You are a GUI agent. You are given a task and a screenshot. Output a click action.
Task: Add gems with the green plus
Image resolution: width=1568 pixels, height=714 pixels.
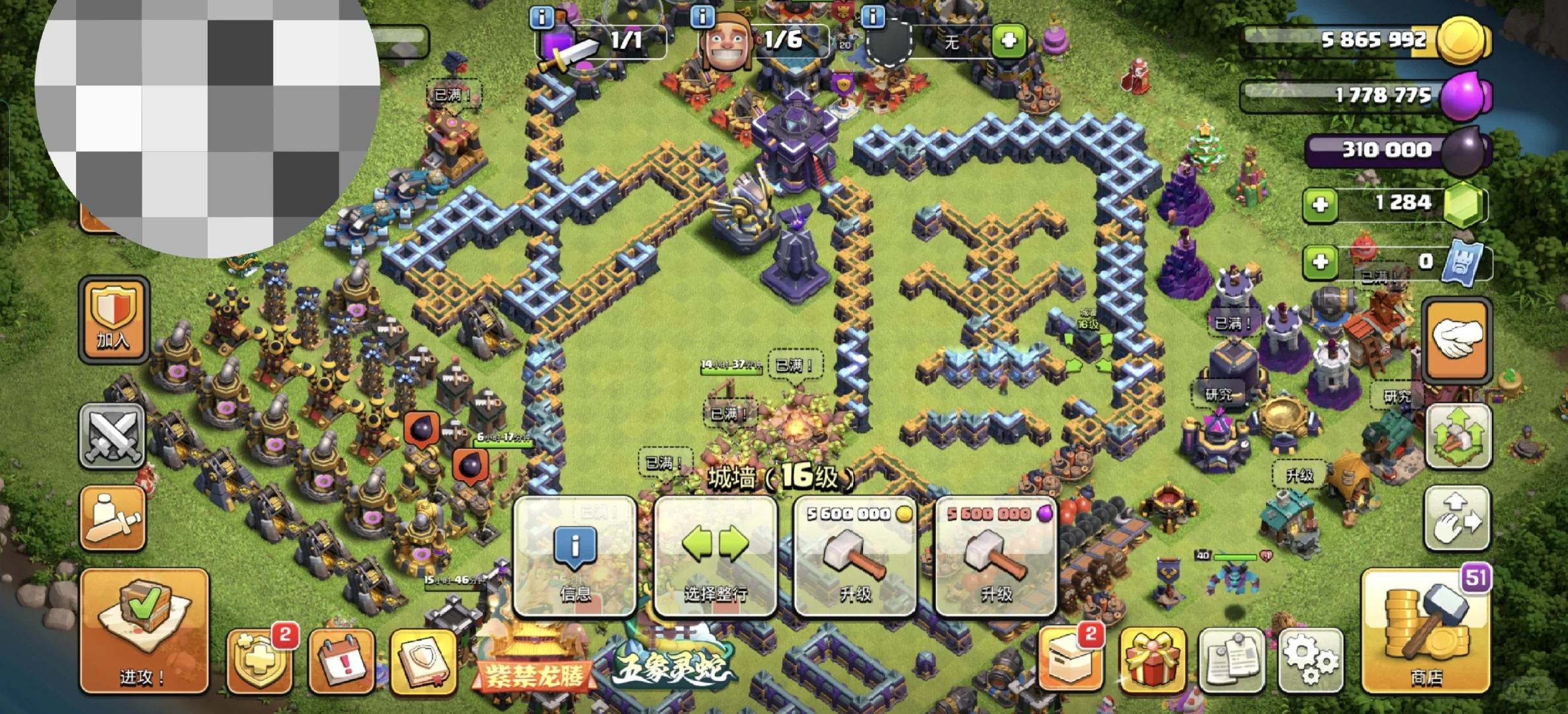pos(1320,204)
